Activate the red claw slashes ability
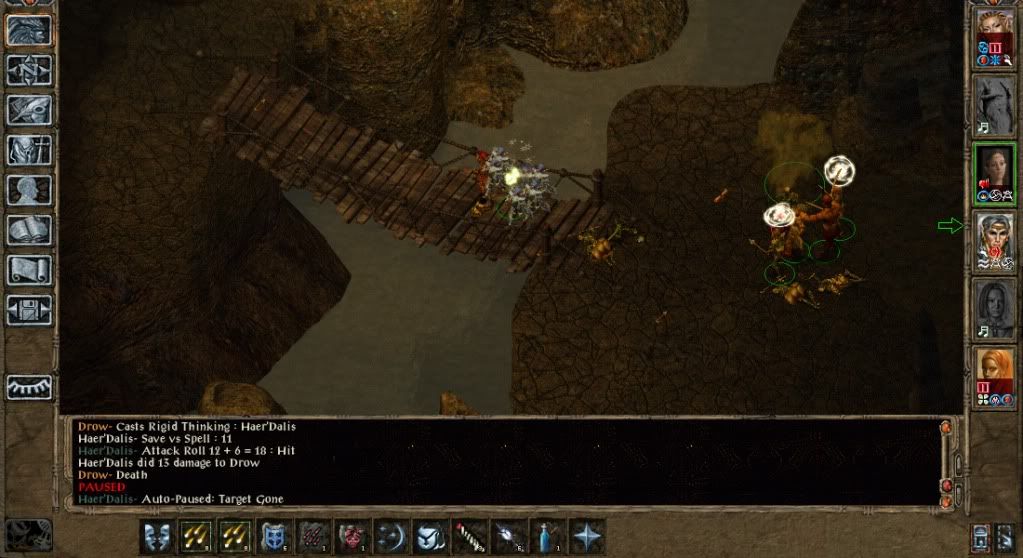Image resolution: width=1023 pixels, height=558 pixels. click(313, 537)
